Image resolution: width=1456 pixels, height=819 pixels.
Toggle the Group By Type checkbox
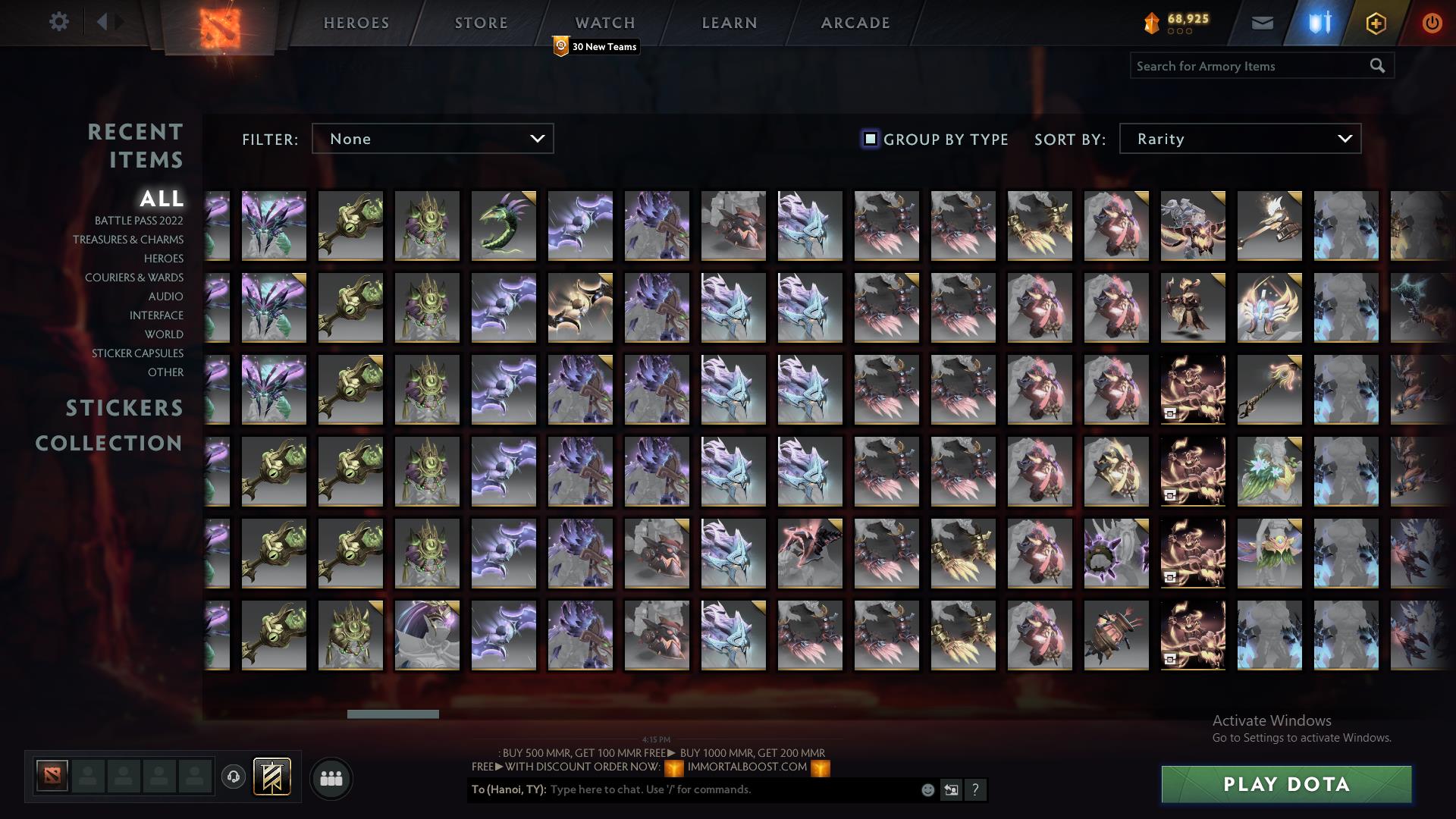[x=869, y=139]
